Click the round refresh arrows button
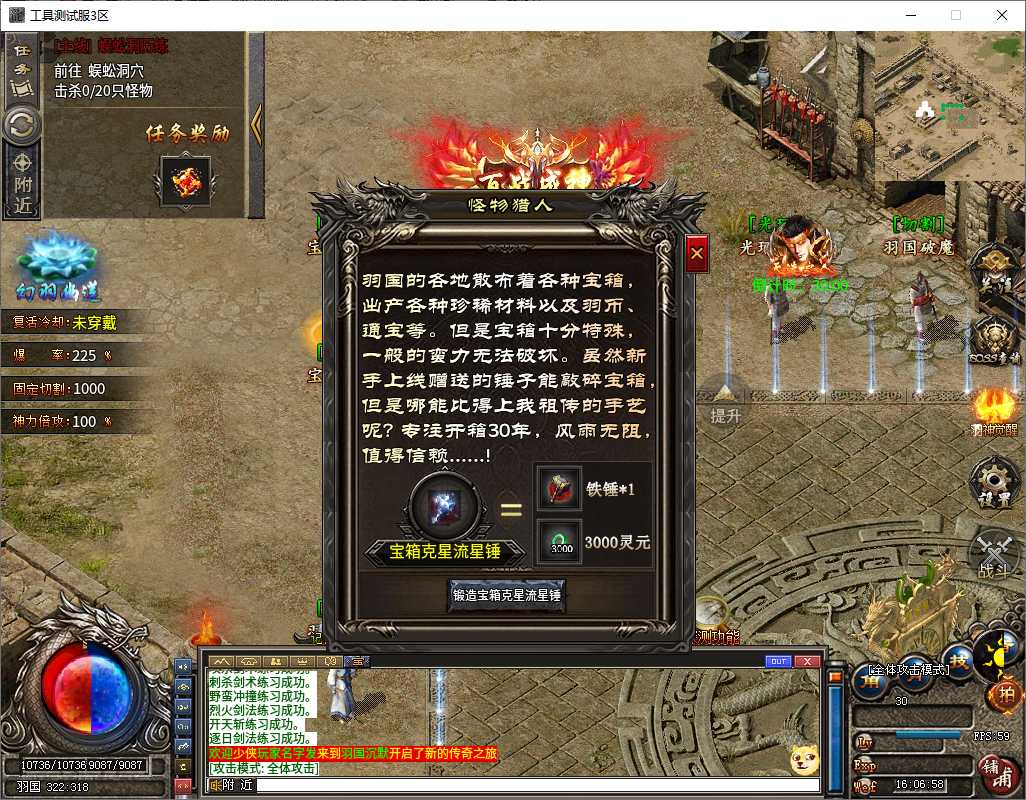Viewport: 1026px width, 800px height. (x=21, y=125)
